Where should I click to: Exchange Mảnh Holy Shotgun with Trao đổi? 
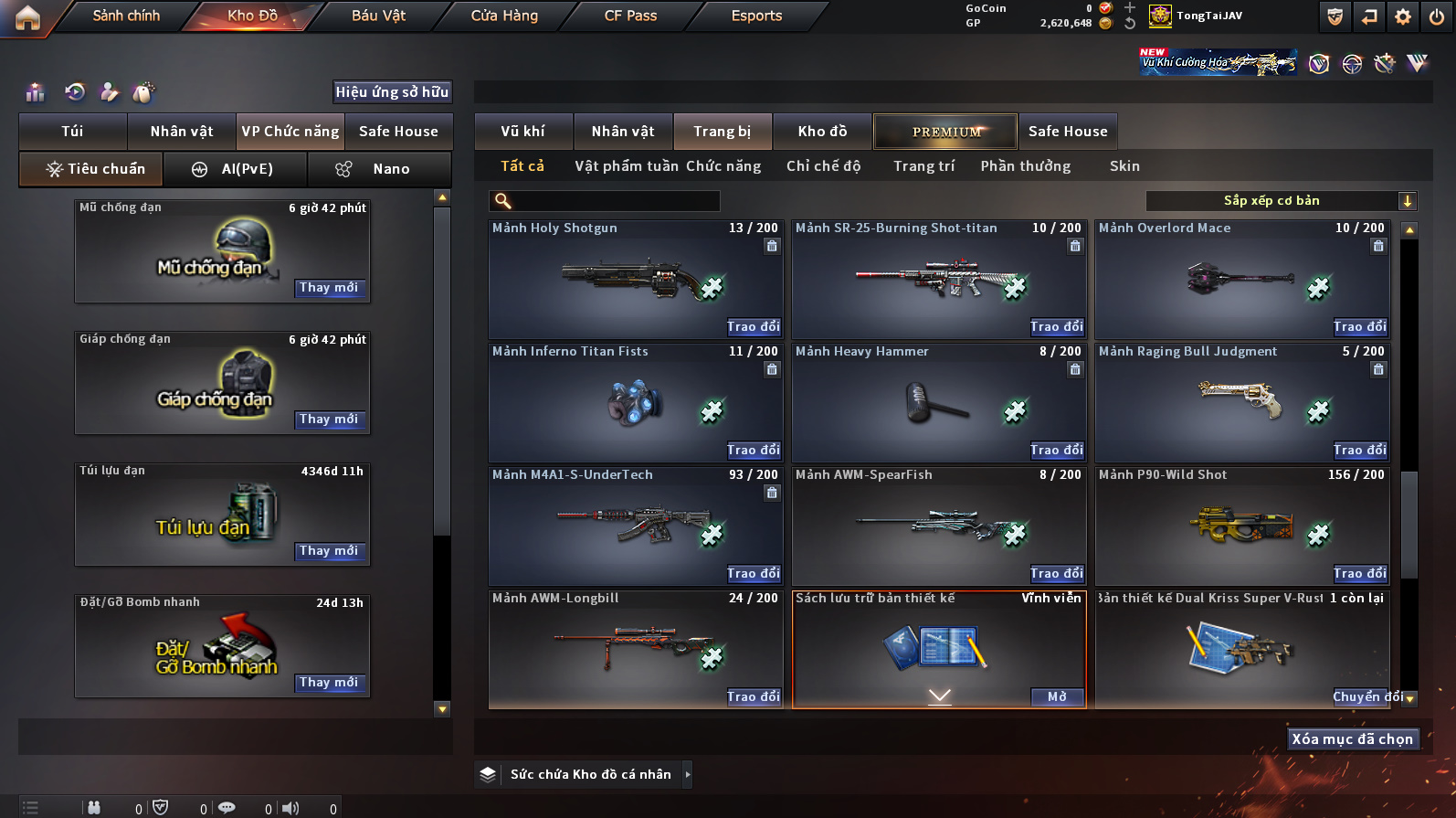click(753, 326)
